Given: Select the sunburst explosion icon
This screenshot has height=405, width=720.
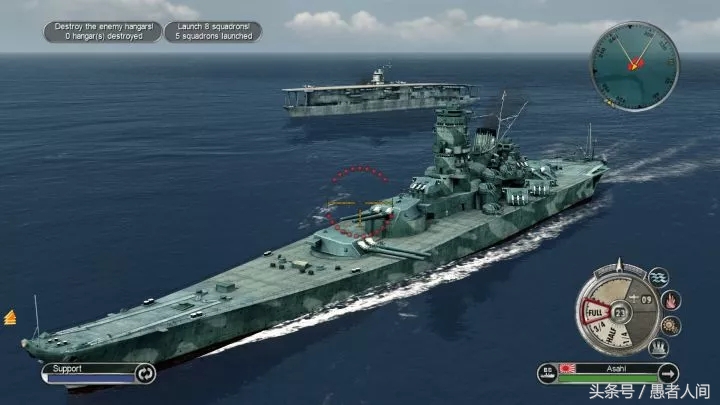Looking at the screenshot, I should [x=671, y=325].
